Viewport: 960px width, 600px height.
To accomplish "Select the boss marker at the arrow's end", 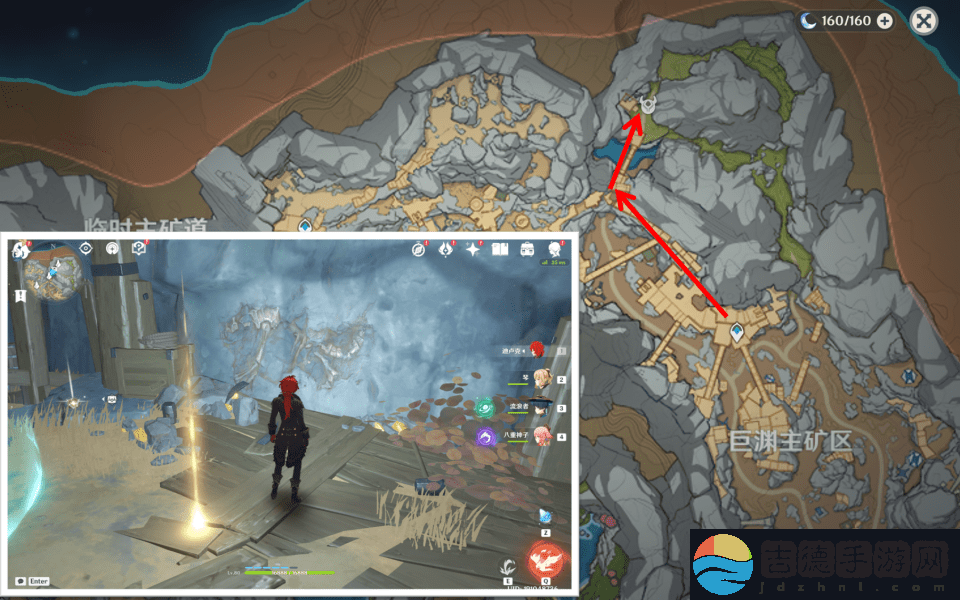I will pyautogui.click(x=647, y=104).
